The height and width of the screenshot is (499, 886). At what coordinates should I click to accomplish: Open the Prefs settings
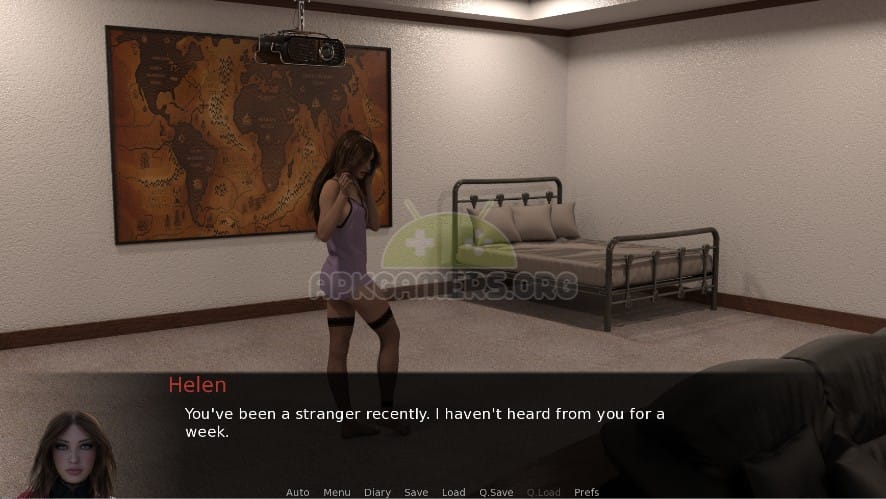587,492
